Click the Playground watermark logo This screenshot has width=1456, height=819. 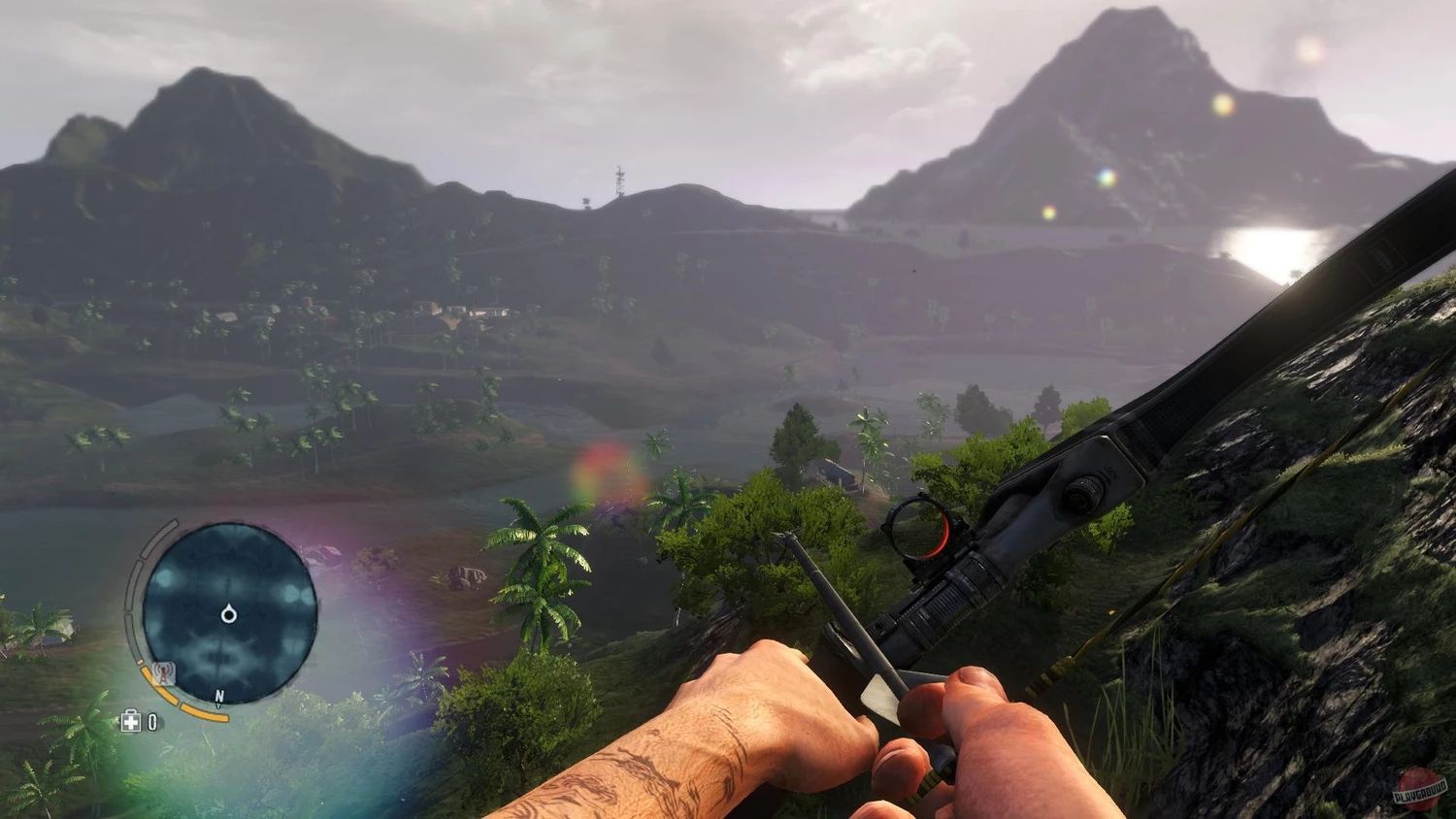(x=1418, y=790)
